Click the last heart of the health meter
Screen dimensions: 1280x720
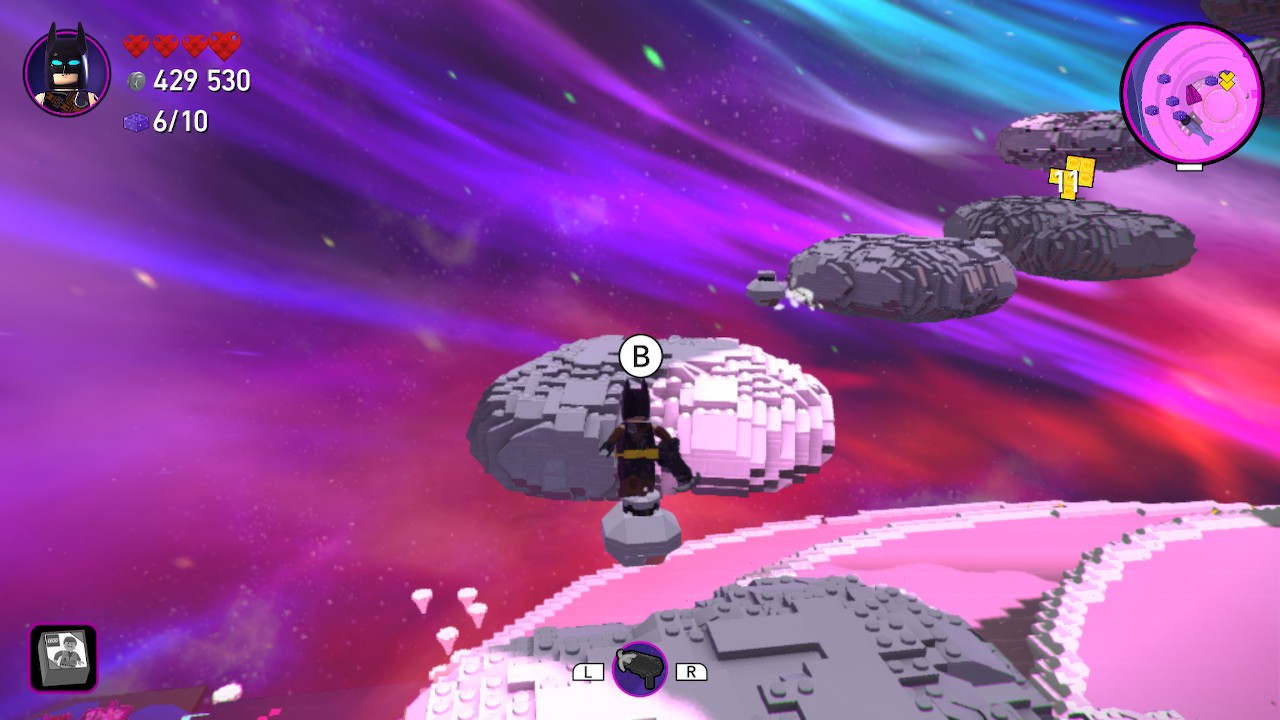point(225,45)
